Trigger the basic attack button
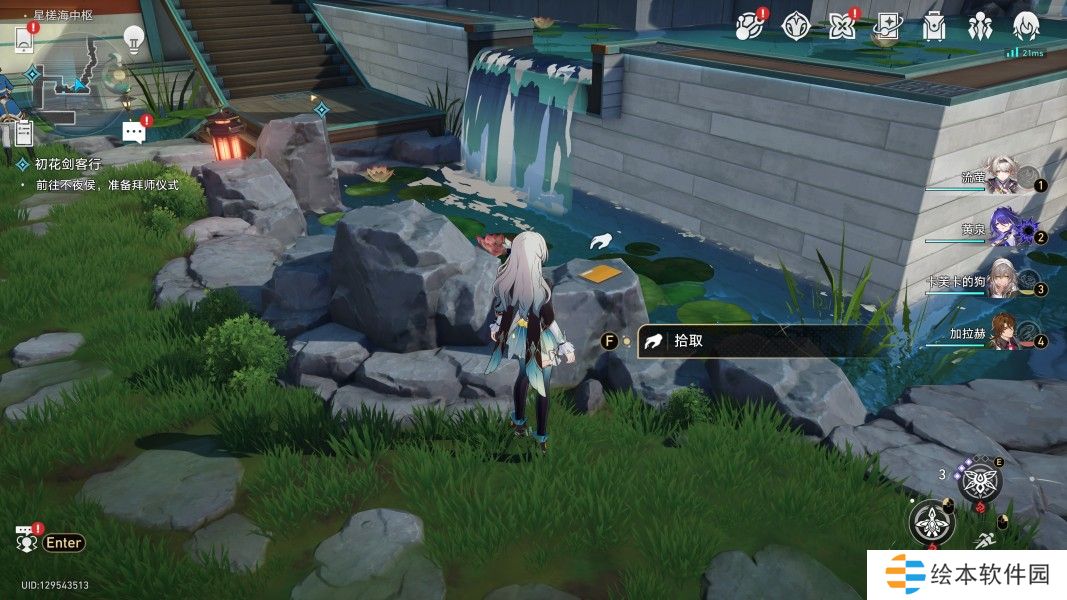The height and width of the screenshot is (600, 1067). [x=931, y=522]
